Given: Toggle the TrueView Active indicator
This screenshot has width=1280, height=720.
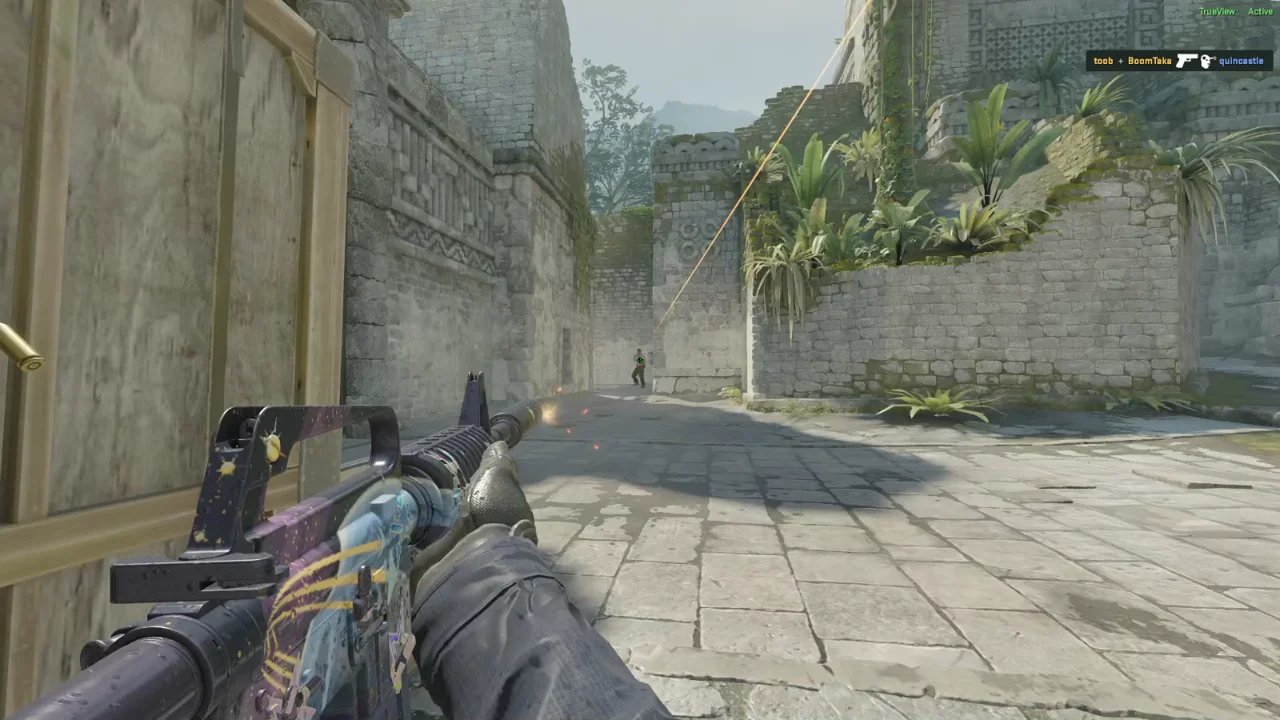Looking at the screenshot, I should [1235, 11].
